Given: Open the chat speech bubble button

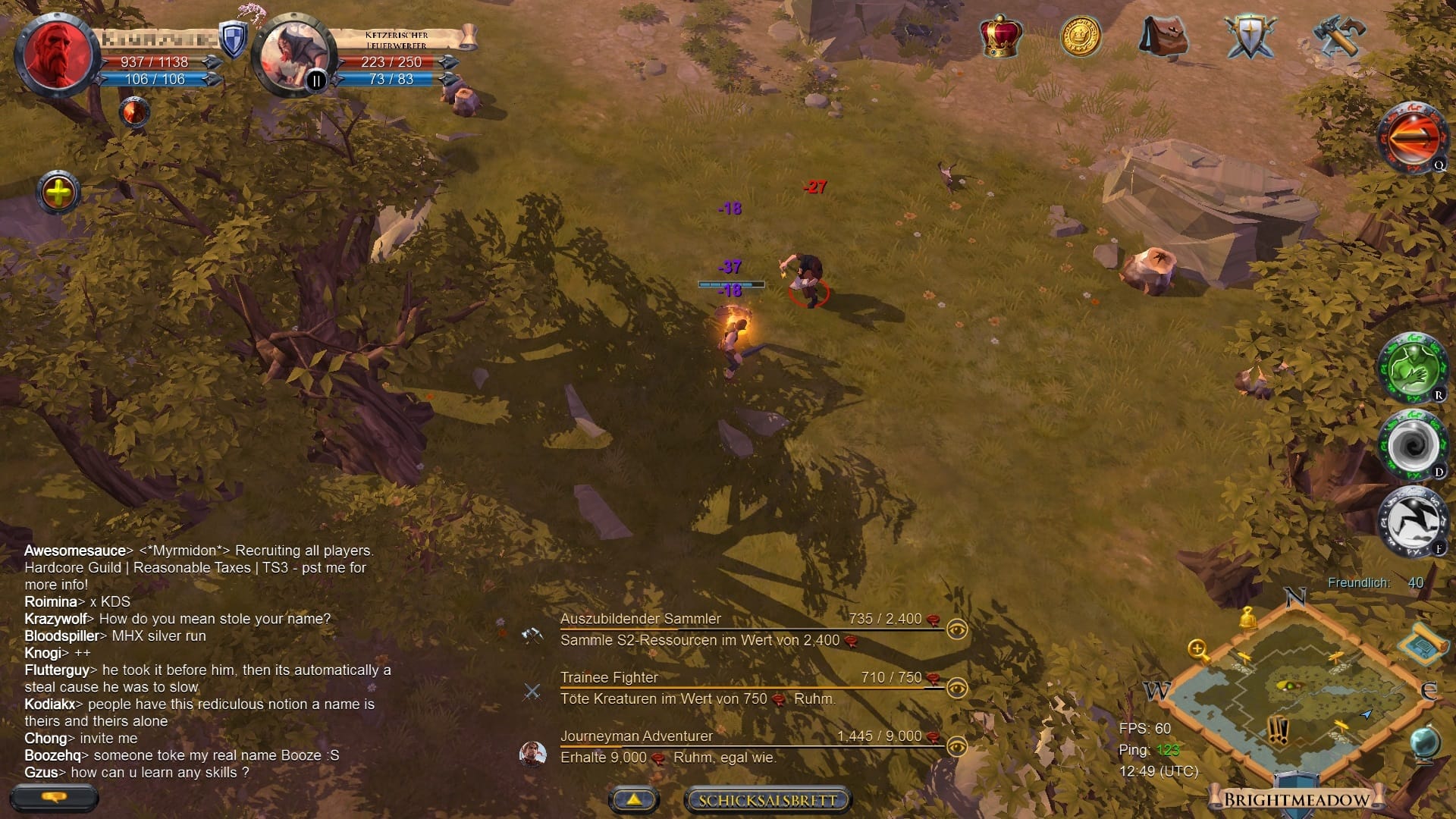Looking at the screenshot, I should click(54, 798).
